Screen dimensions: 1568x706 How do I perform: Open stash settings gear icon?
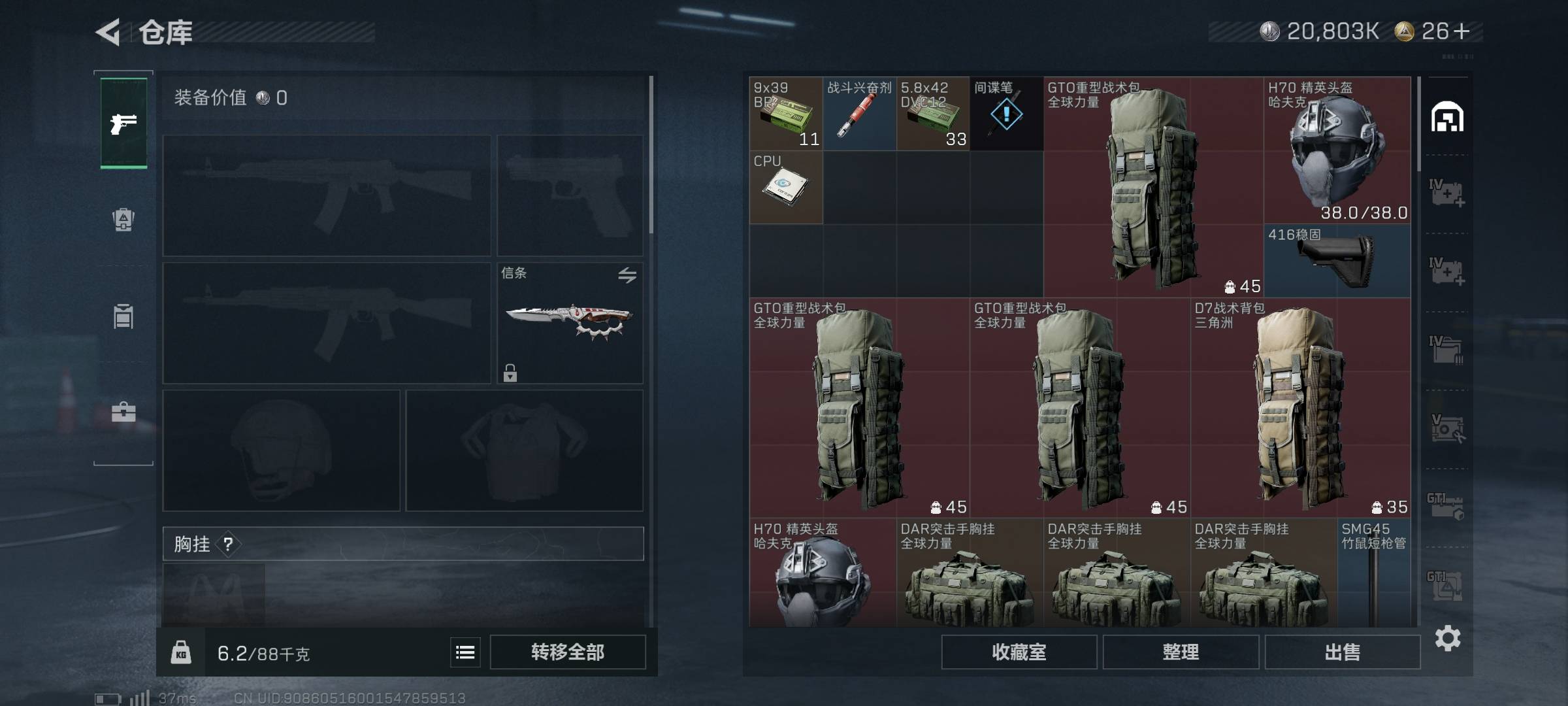coord(1447,638)
